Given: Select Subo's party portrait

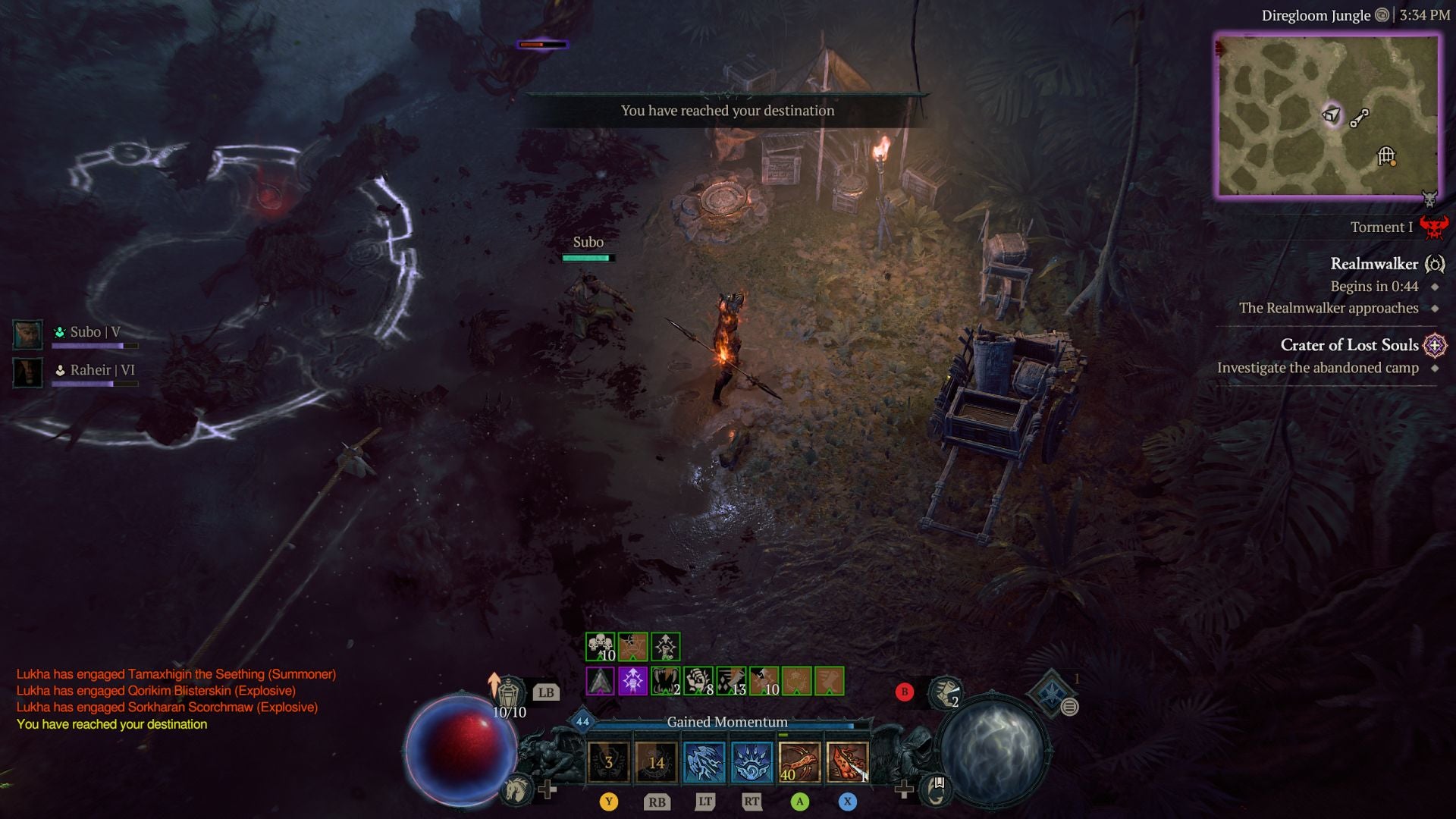Looking at the screenshot, I should pos(28,335).
